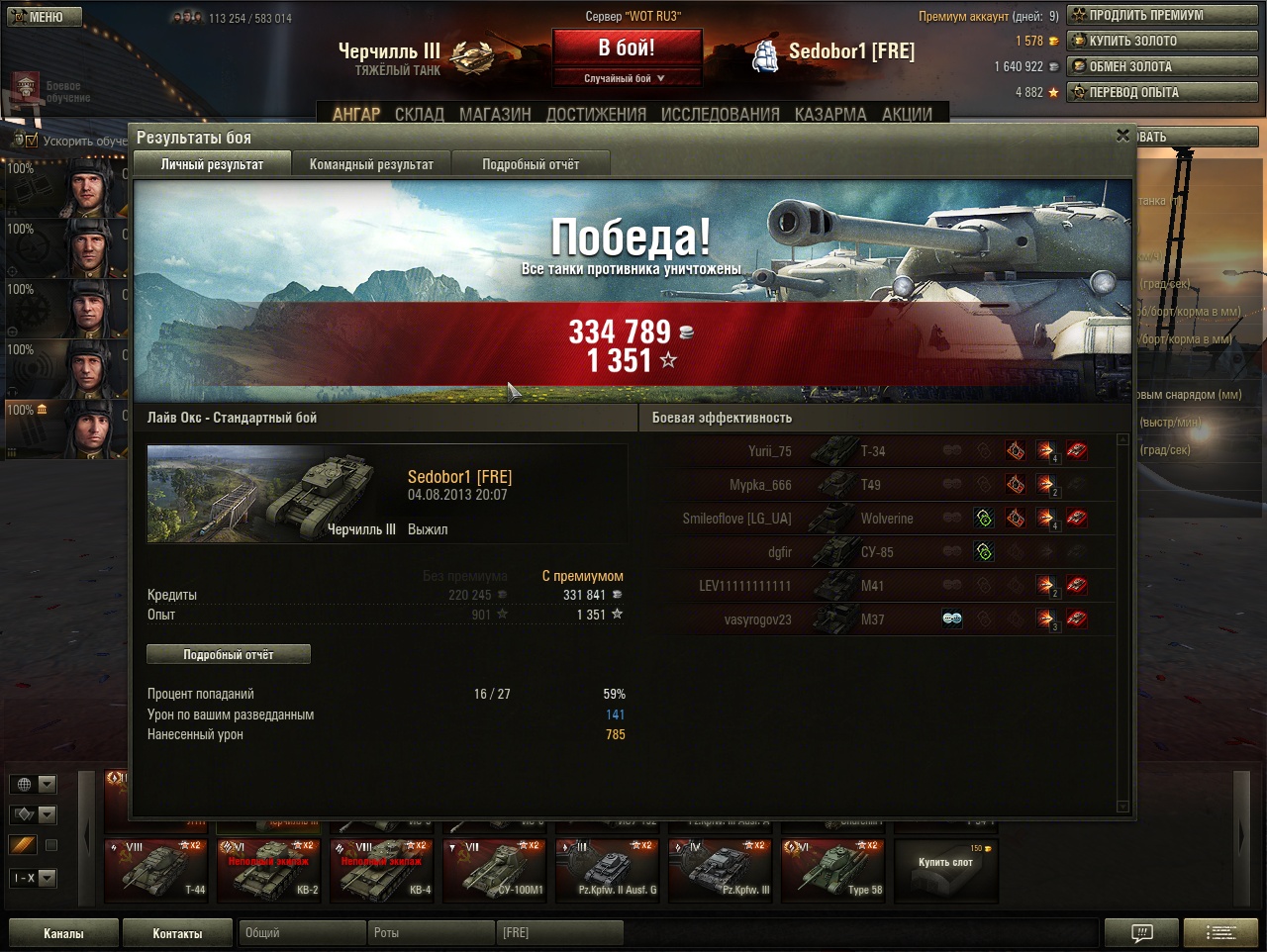The height and width of the screenshot is (952, 1267).
Task: Go to the МАГАЗИН section
Action: 495,114
